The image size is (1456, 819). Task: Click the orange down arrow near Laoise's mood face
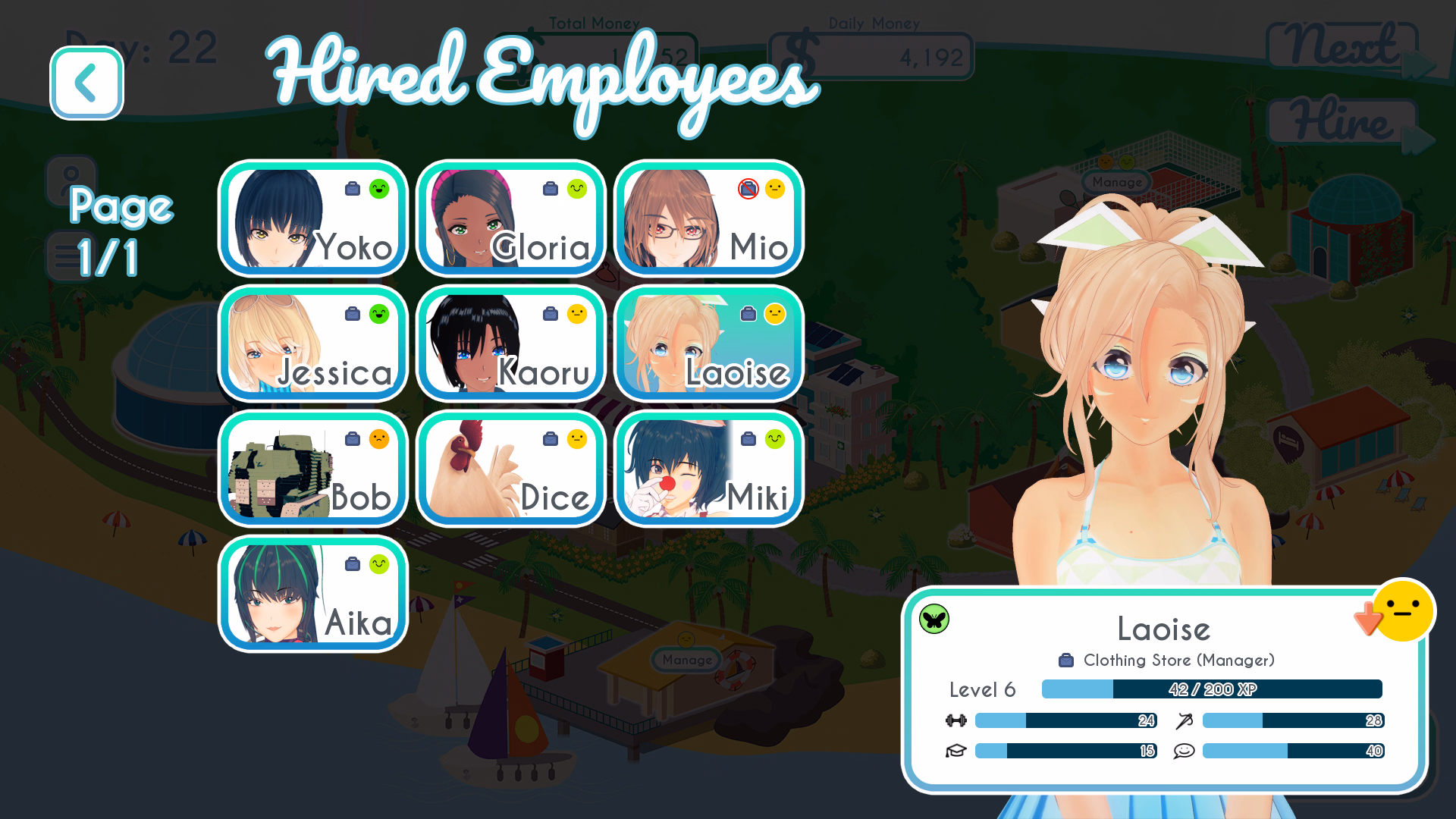(1370, 620)
